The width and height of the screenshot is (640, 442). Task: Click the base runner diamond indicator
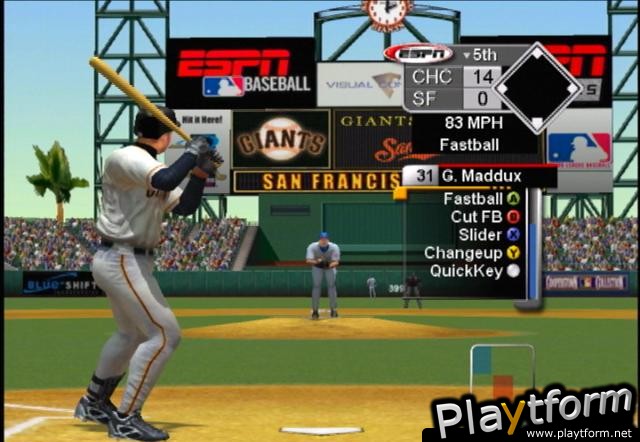click(537, 87)
